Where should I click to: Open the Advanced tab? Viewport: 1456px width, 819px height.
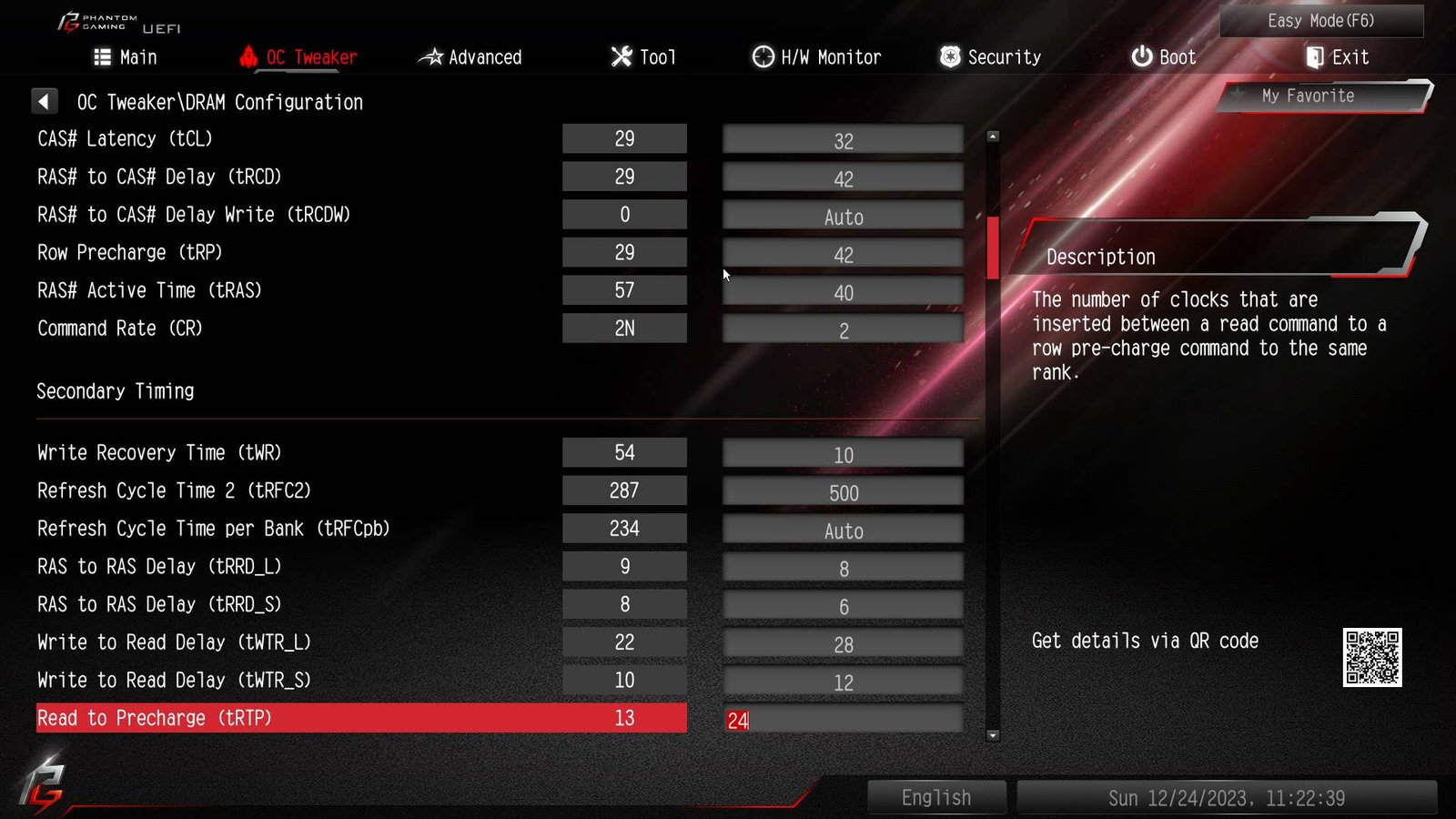click(470, 57)
